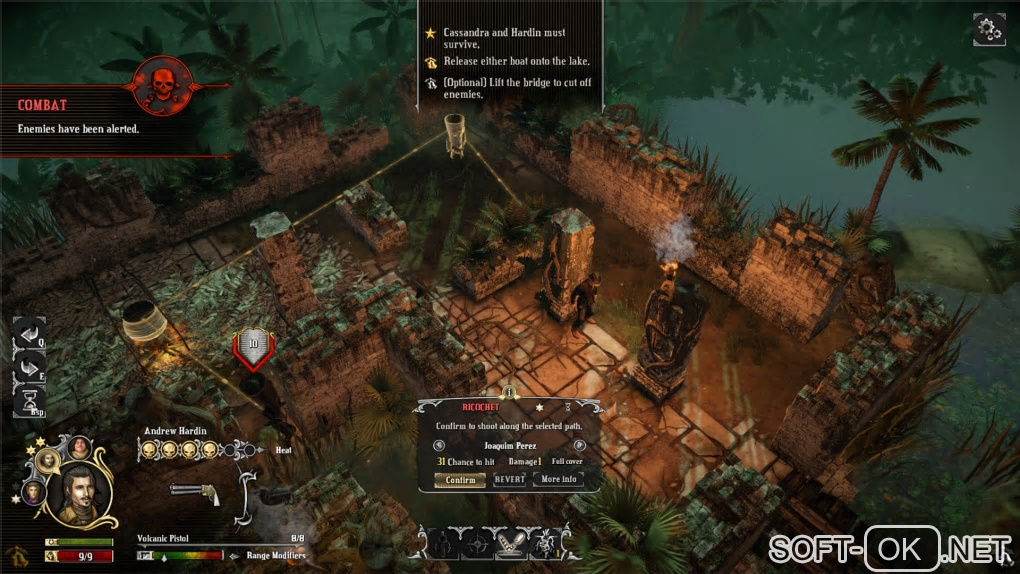End turn with the hourglass button
The width and height of the screenshot is (1020, 574).
tap(27, 400)
